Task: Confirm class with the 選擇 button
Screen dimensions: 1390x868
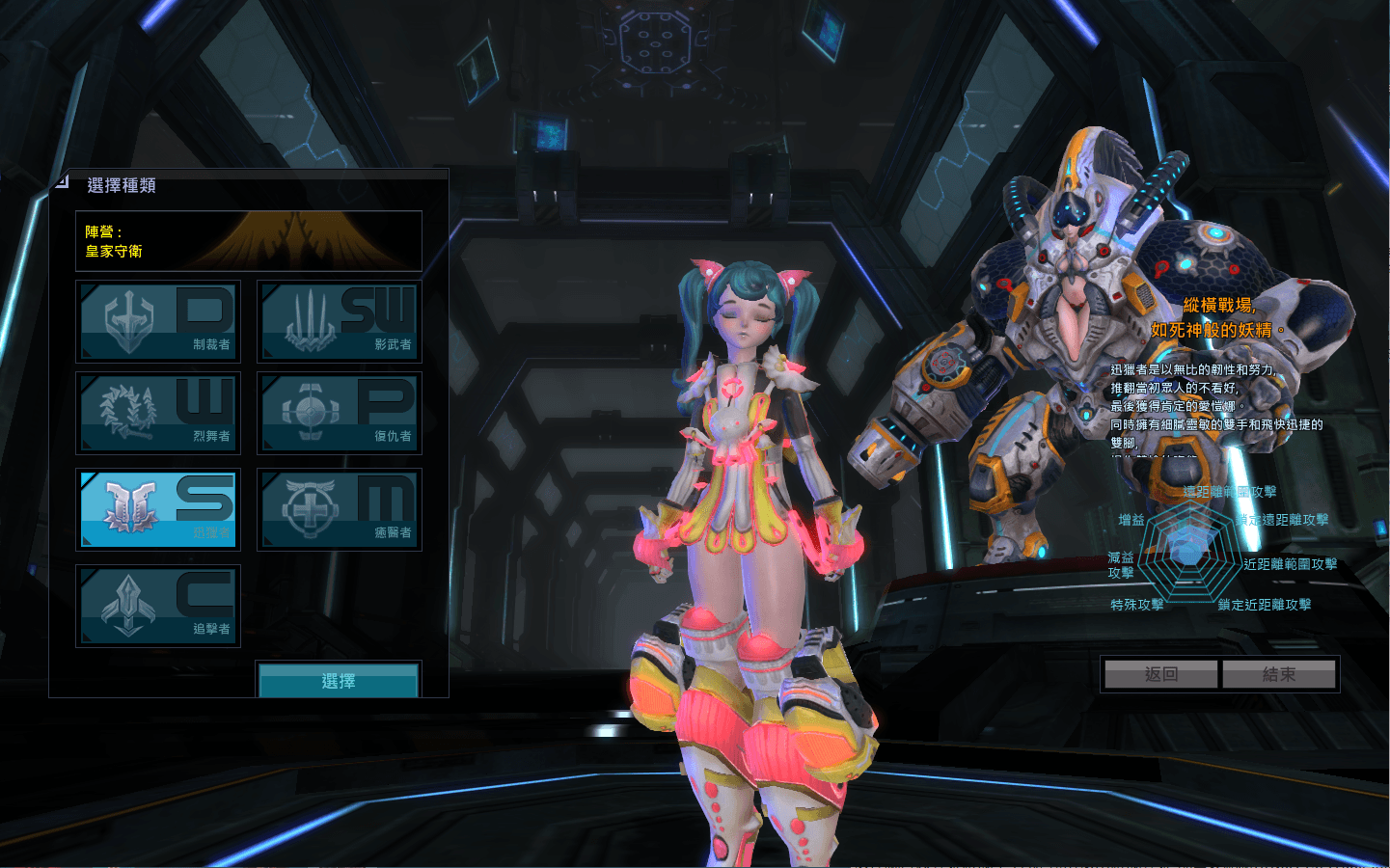Action: pyautogui.click(x=339, y=681)
